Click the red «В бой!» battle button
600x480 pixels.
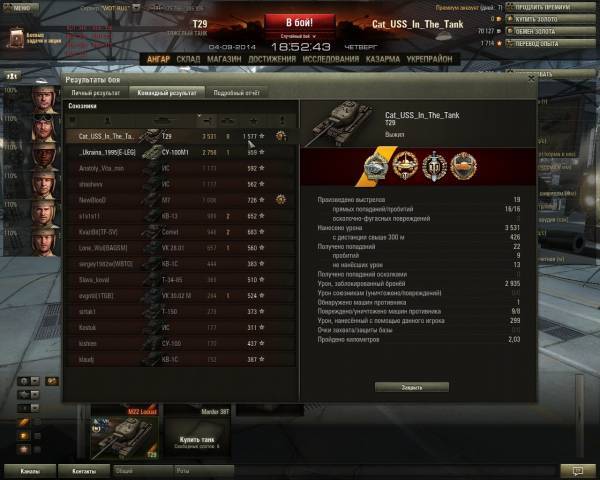tap(298, 22)
